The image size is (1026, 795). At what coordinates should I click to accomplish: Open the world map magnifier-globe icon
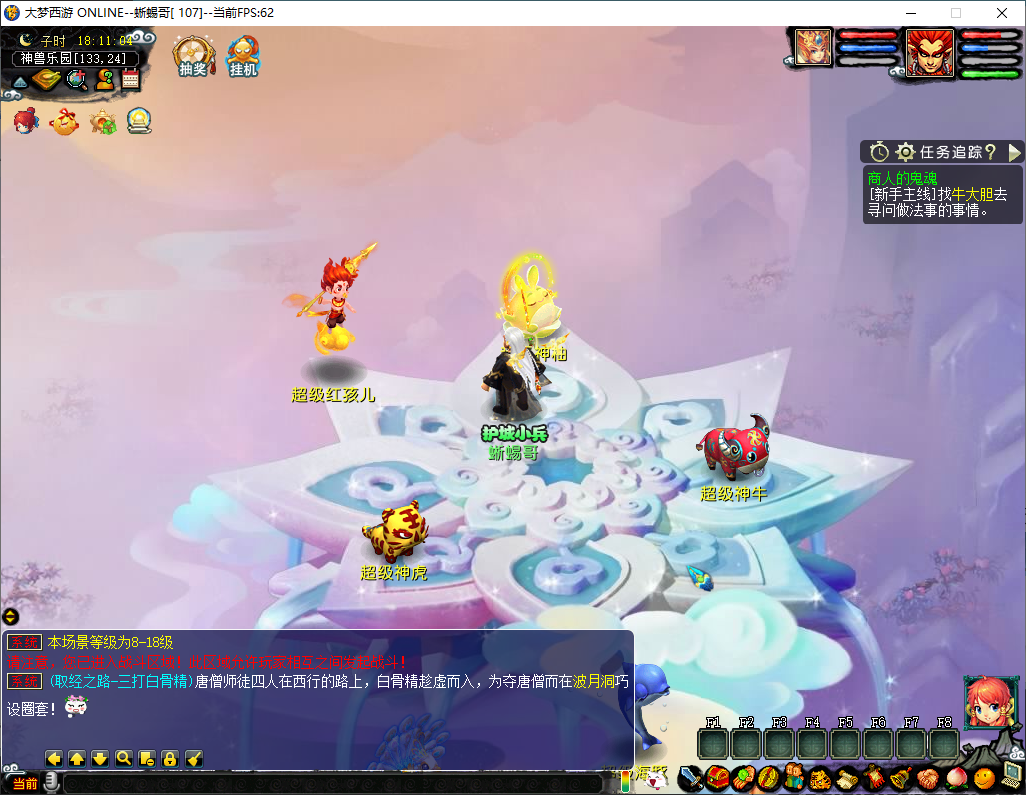[x=76, y=80]
